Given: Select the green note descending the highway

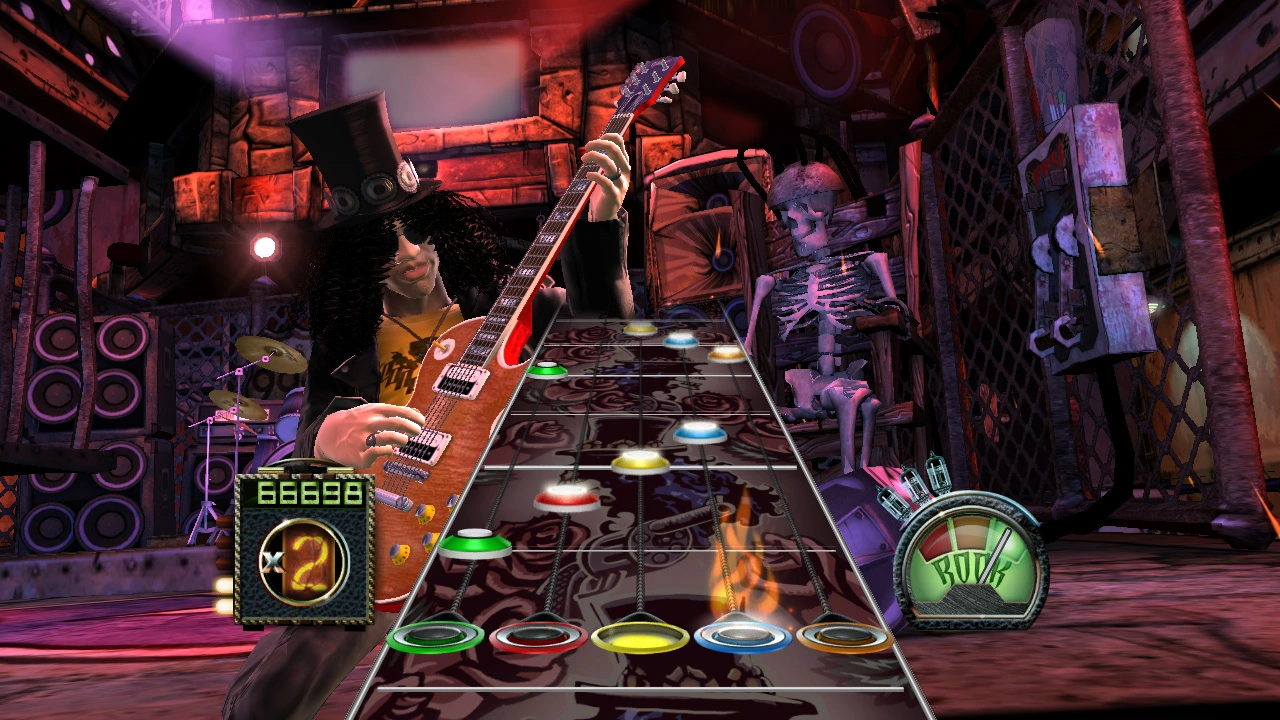Looking at the screenshot, I should point(476,545).
